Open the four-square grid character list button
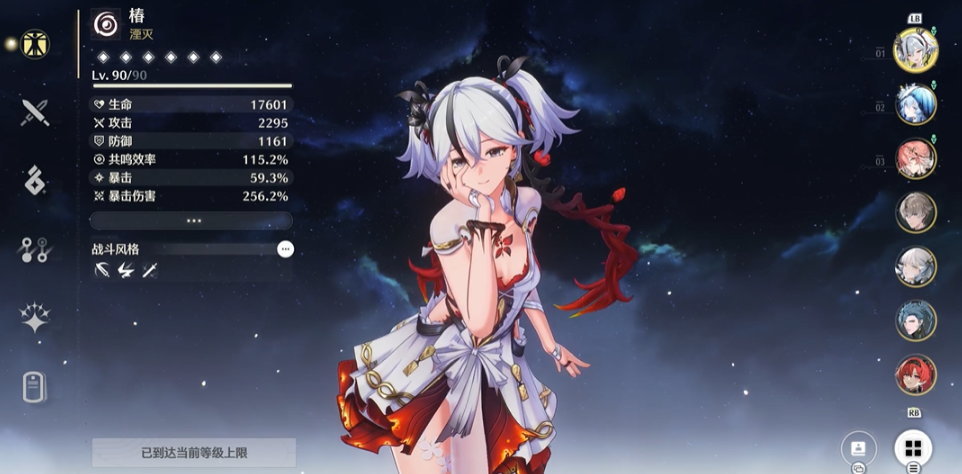This screenshot has height=474, width=962. [x=913, y=447]
